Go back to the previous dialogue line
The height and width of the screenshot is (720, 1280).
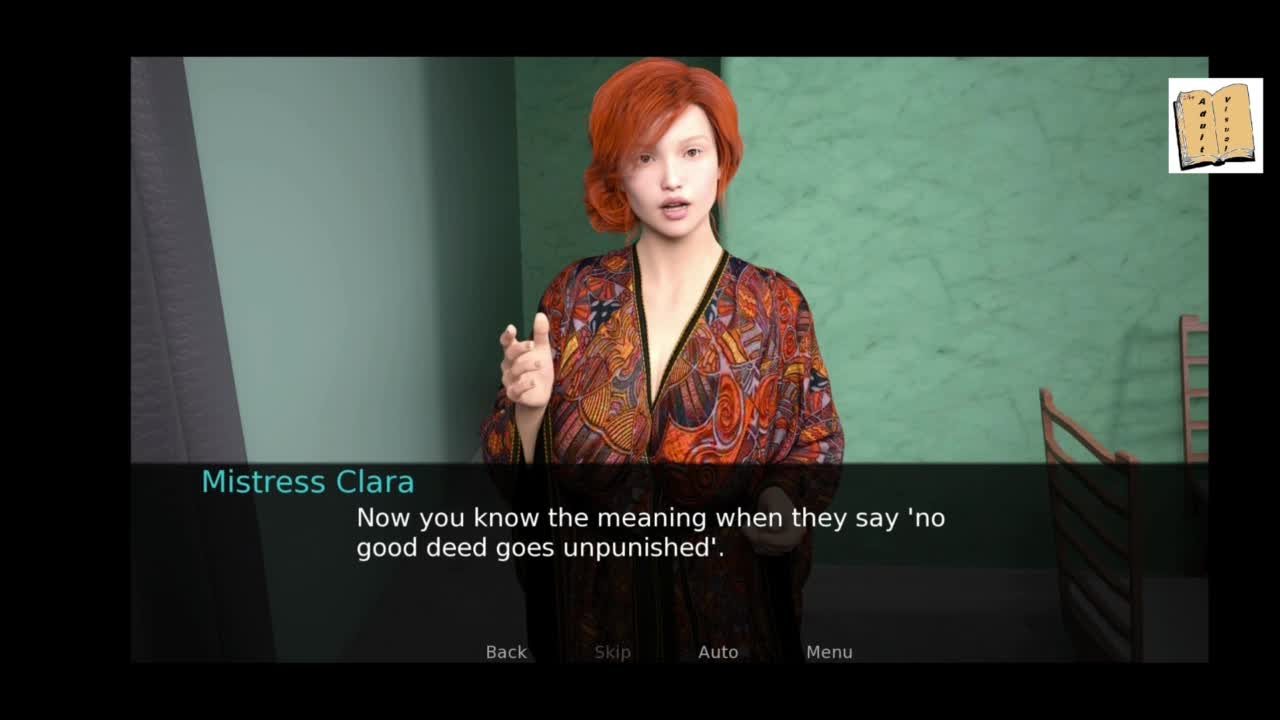(x=506, y=652)
